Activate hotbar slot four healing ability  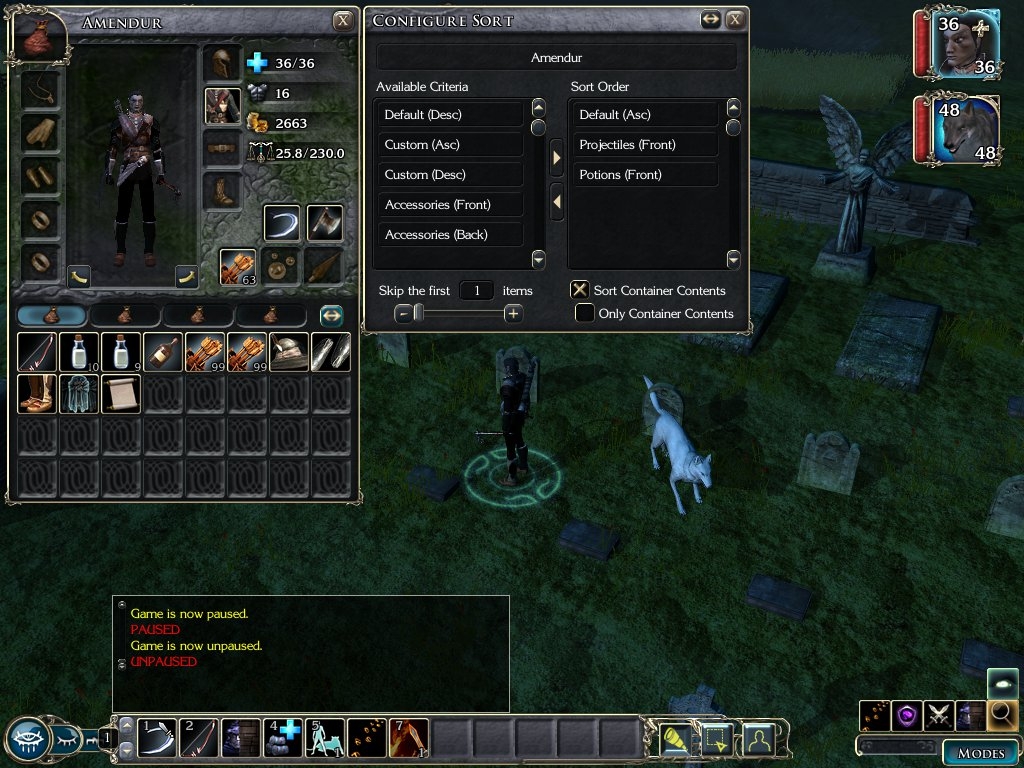click(x=283, y=738)
